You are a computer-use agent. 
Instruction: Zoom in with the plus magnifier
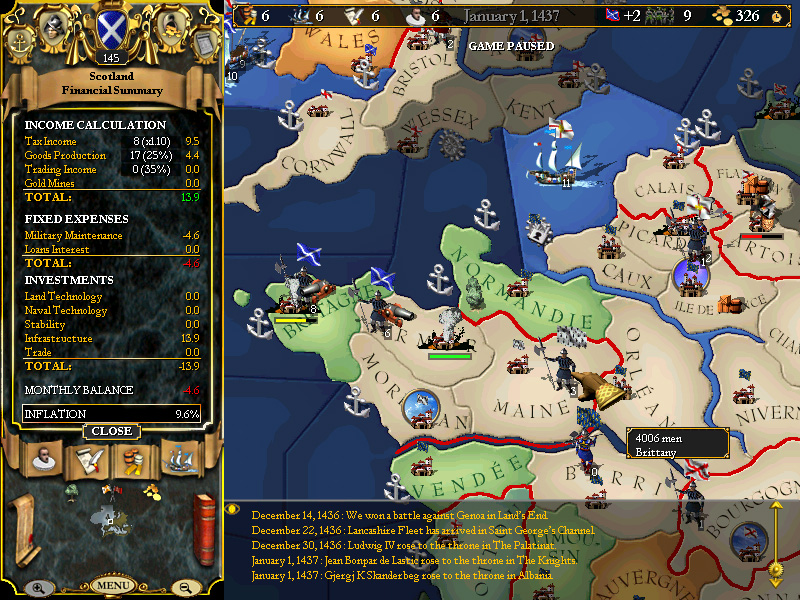click(x=37, y=588)
